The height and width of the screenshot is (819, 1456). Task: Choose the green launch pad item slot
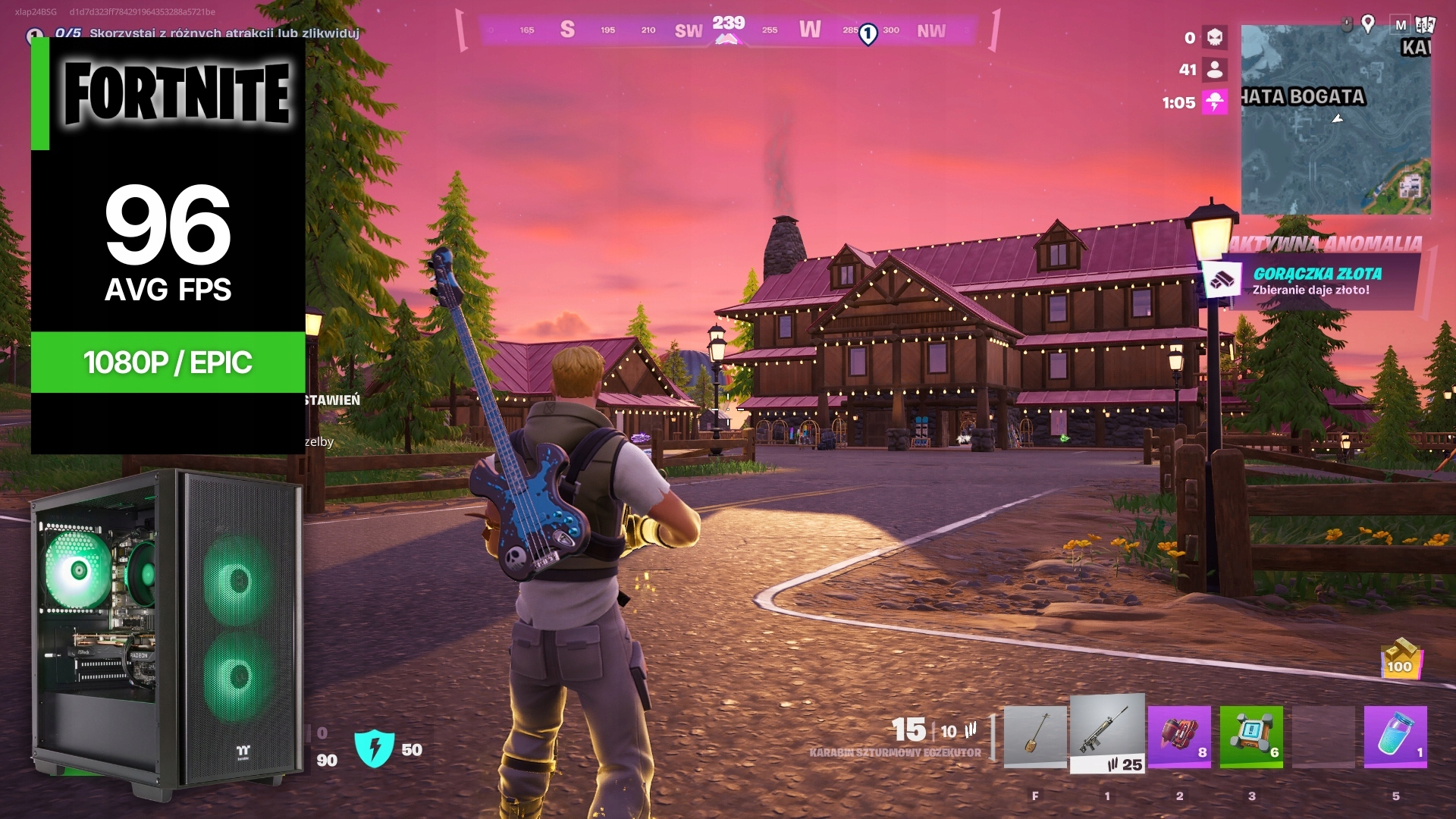point(1251,736)
